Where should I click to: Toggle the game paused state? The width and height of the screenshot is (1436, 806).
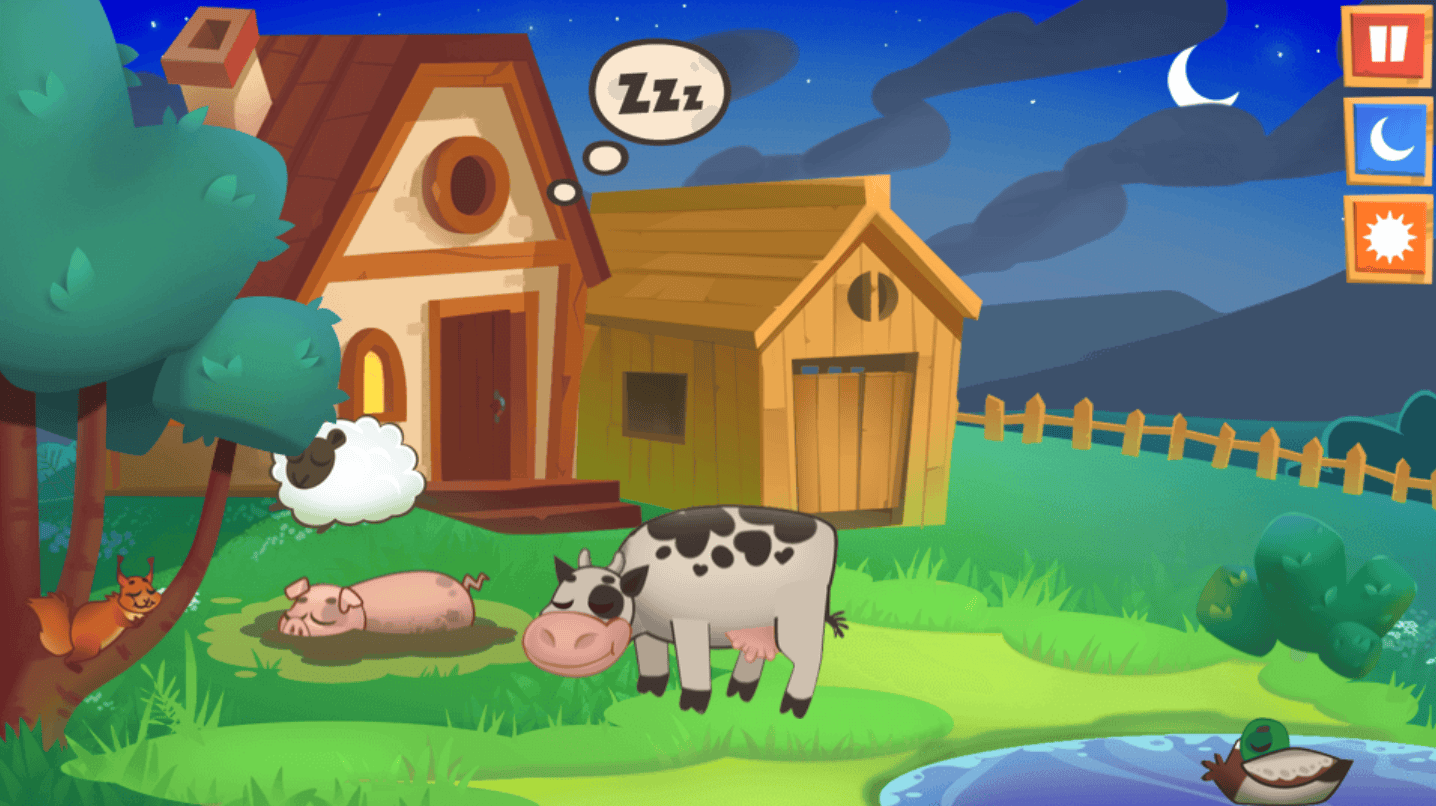pyautogui.click(x=1386, y=45)
